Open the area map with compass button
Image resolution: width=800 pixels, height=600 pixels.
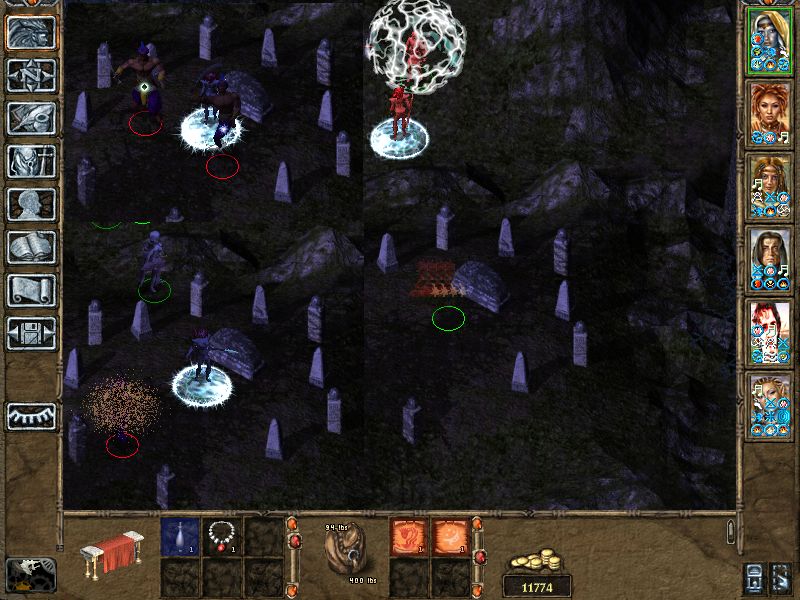(31, 75)
